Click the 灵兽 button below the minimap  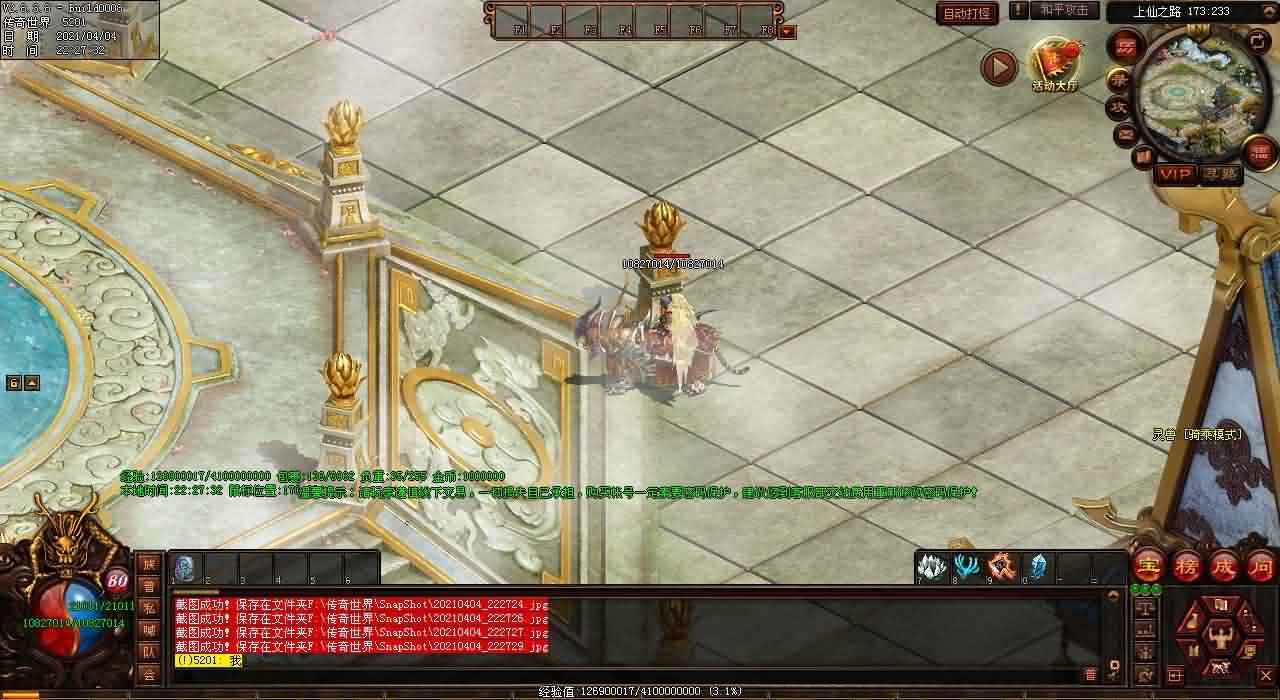1220,174
